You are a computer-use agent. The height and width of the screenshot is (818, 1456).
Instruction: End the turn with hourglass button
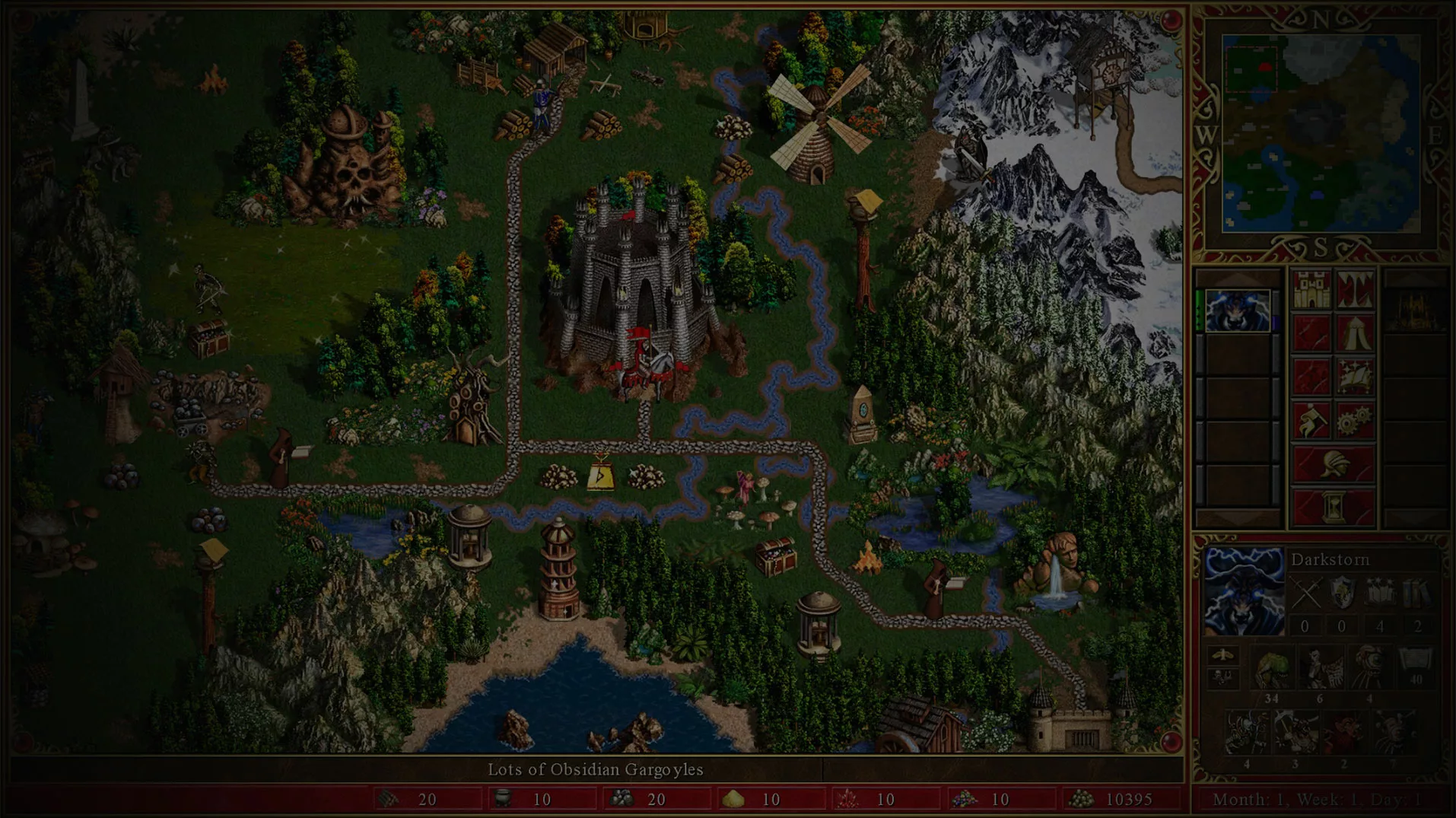click(1333, 508)
